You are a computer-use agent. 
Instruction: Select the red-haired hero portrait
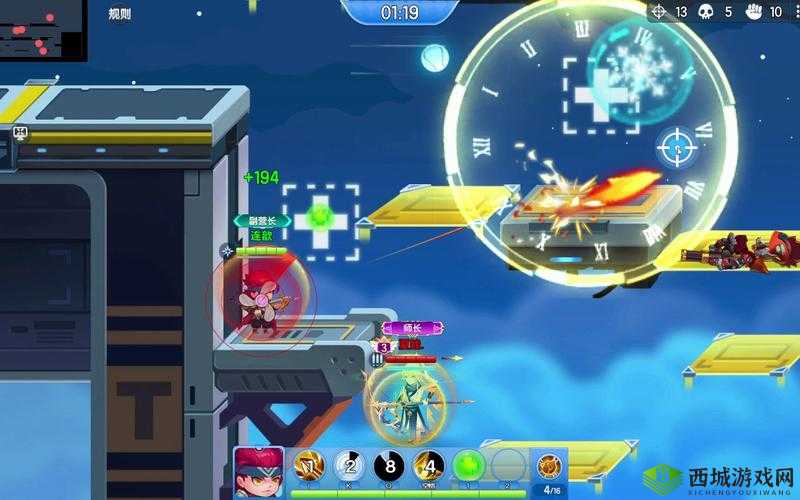click(259, 472)
